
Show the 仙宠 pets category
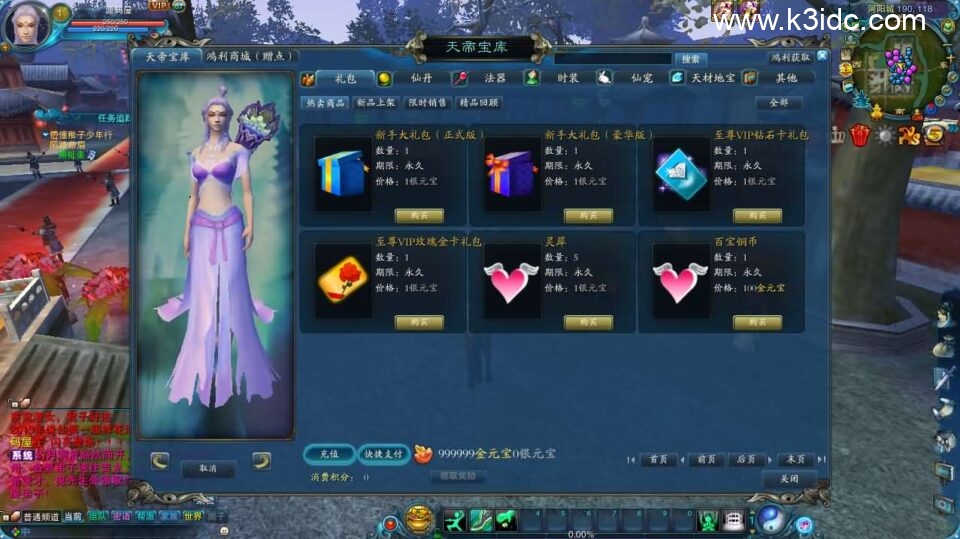tap(630, 78)
